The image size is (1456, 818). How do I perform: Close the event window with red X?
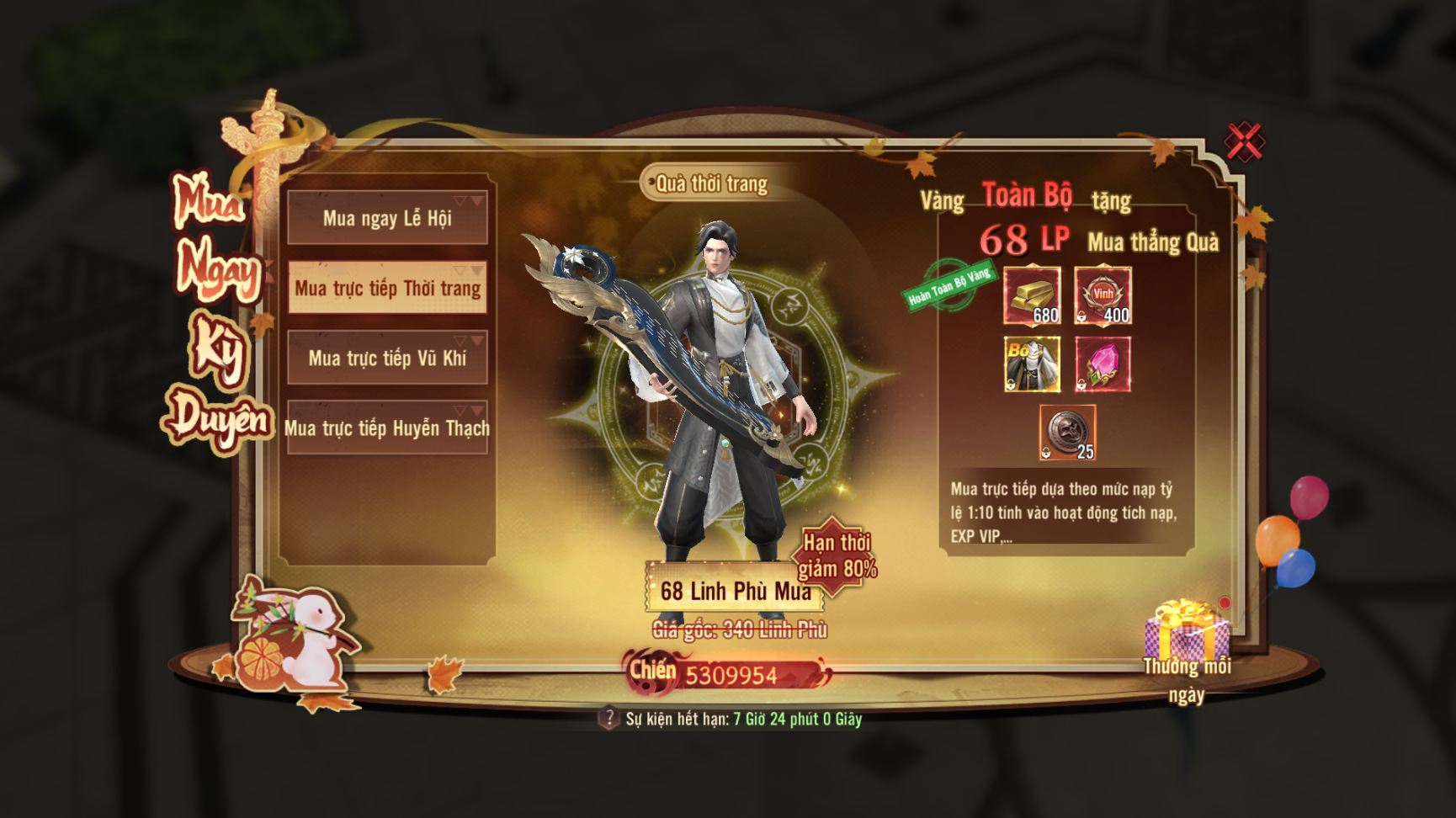[1245, 141]
